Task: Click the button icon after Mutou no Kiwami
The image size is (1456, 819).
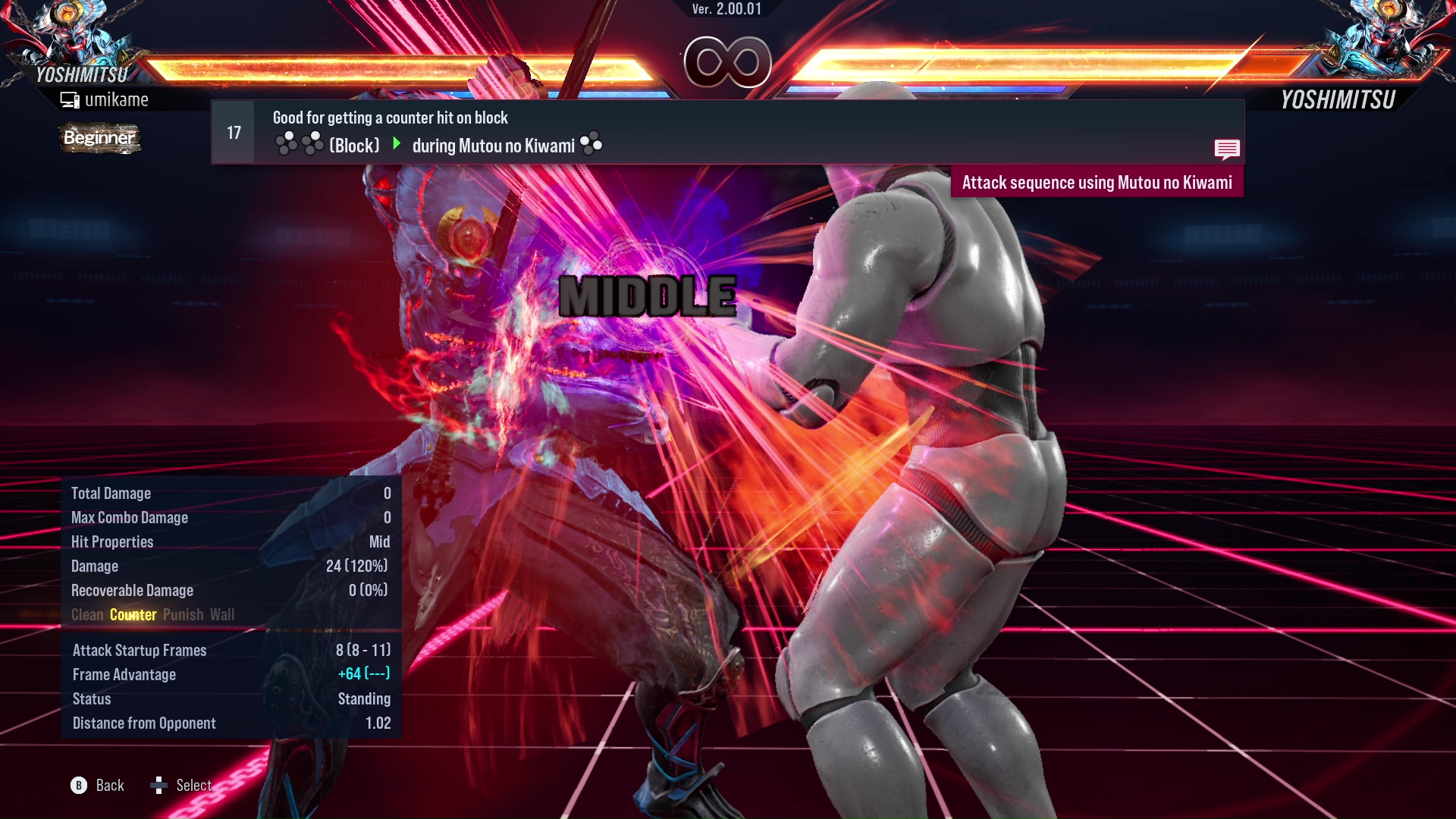Action: tap(591, 143)
